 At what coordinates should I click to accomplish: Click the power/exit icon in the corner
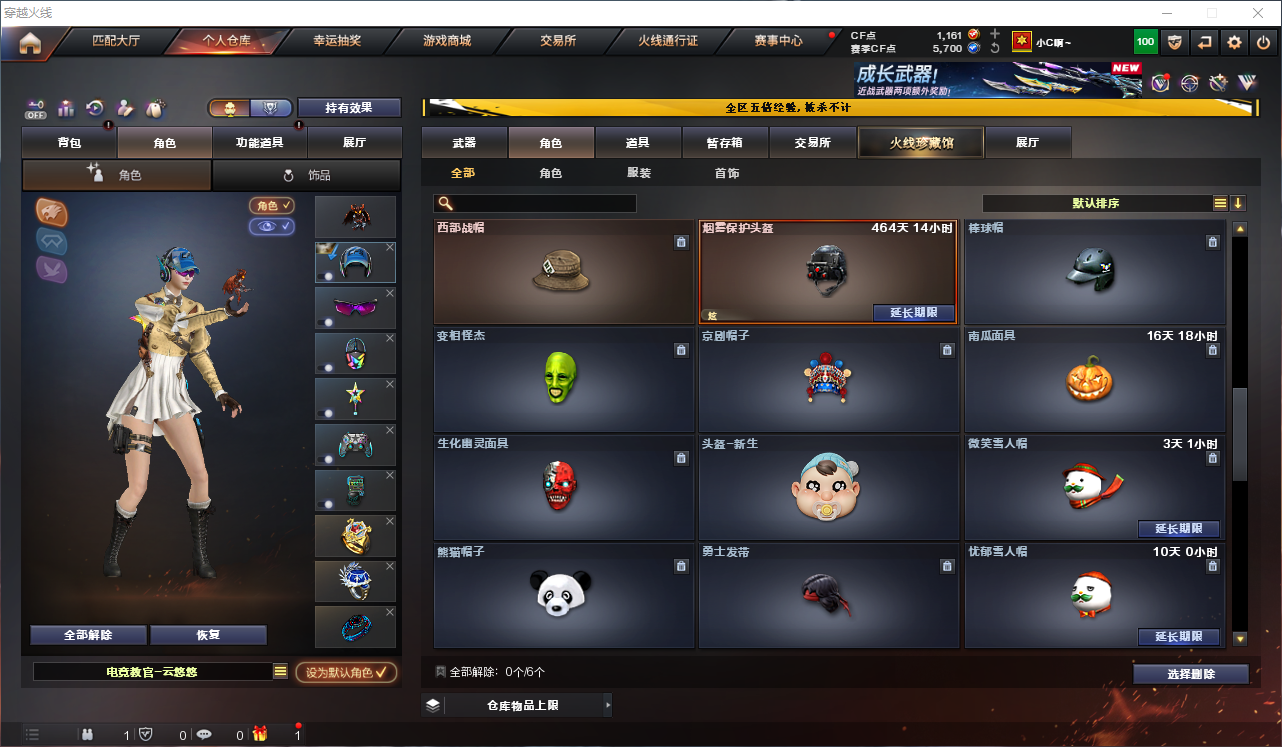[1263, 42]
